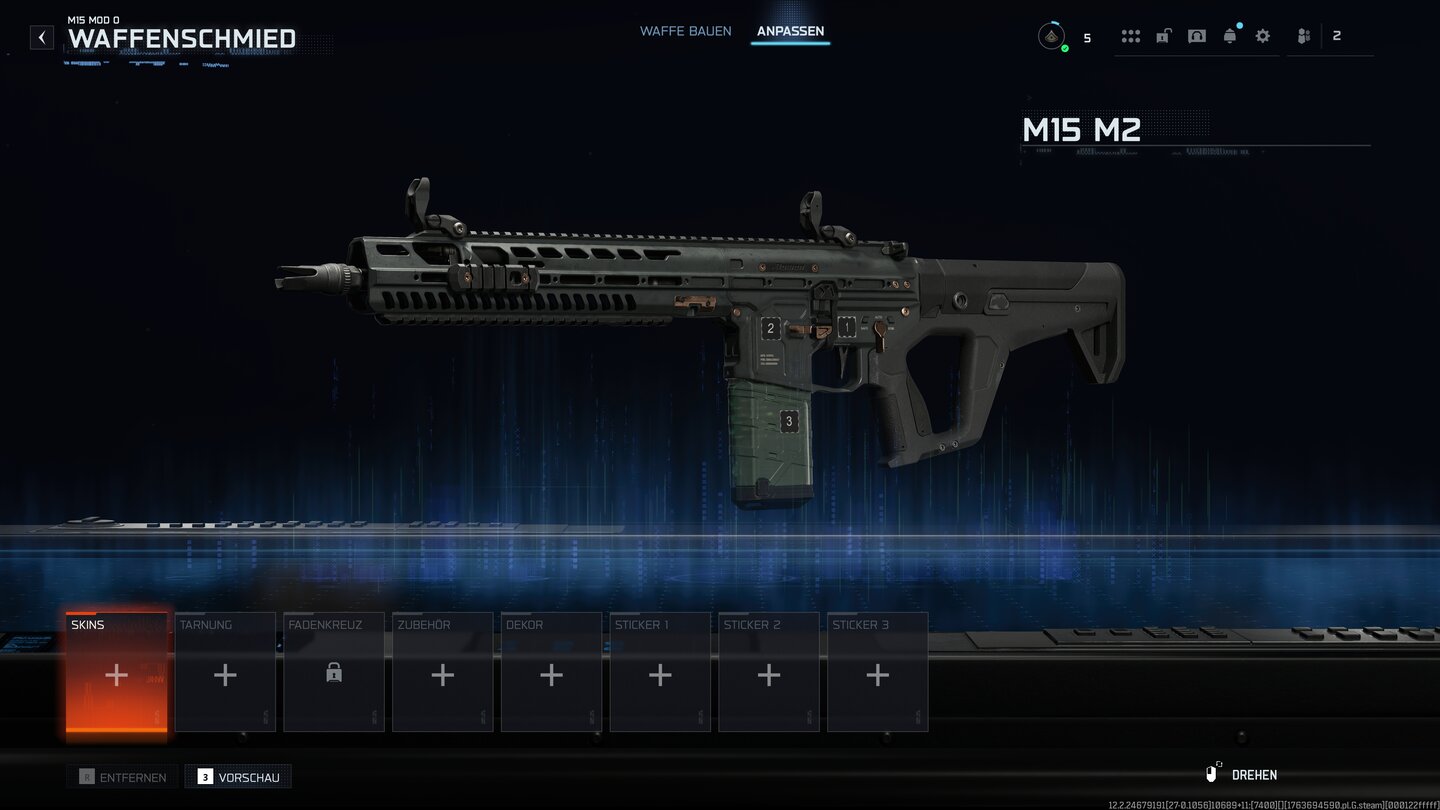Choose the Sticker 3 slot

coord(877,673)
